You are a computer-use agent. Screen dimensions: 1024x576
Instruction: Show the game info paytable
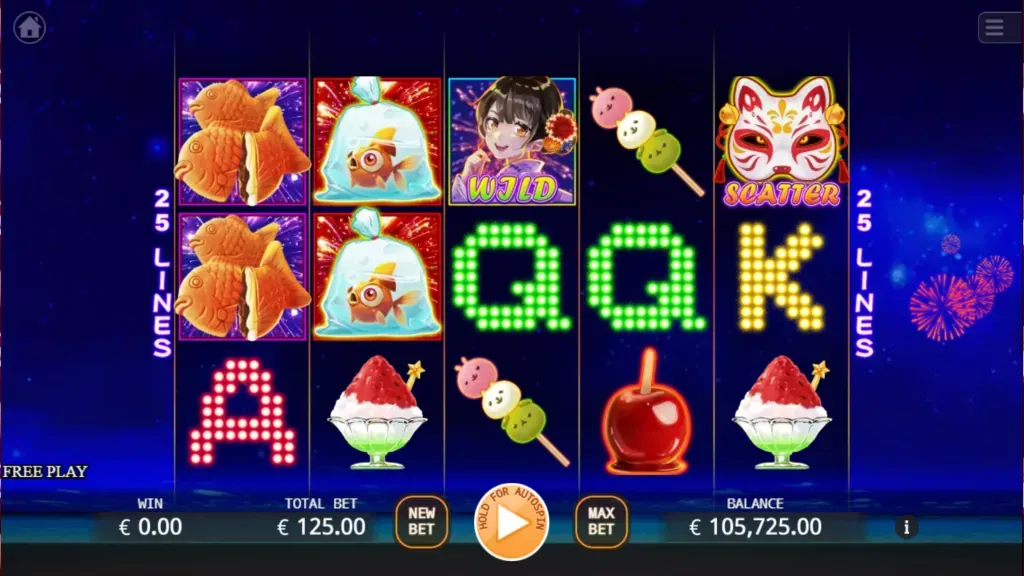click(907, 527)
